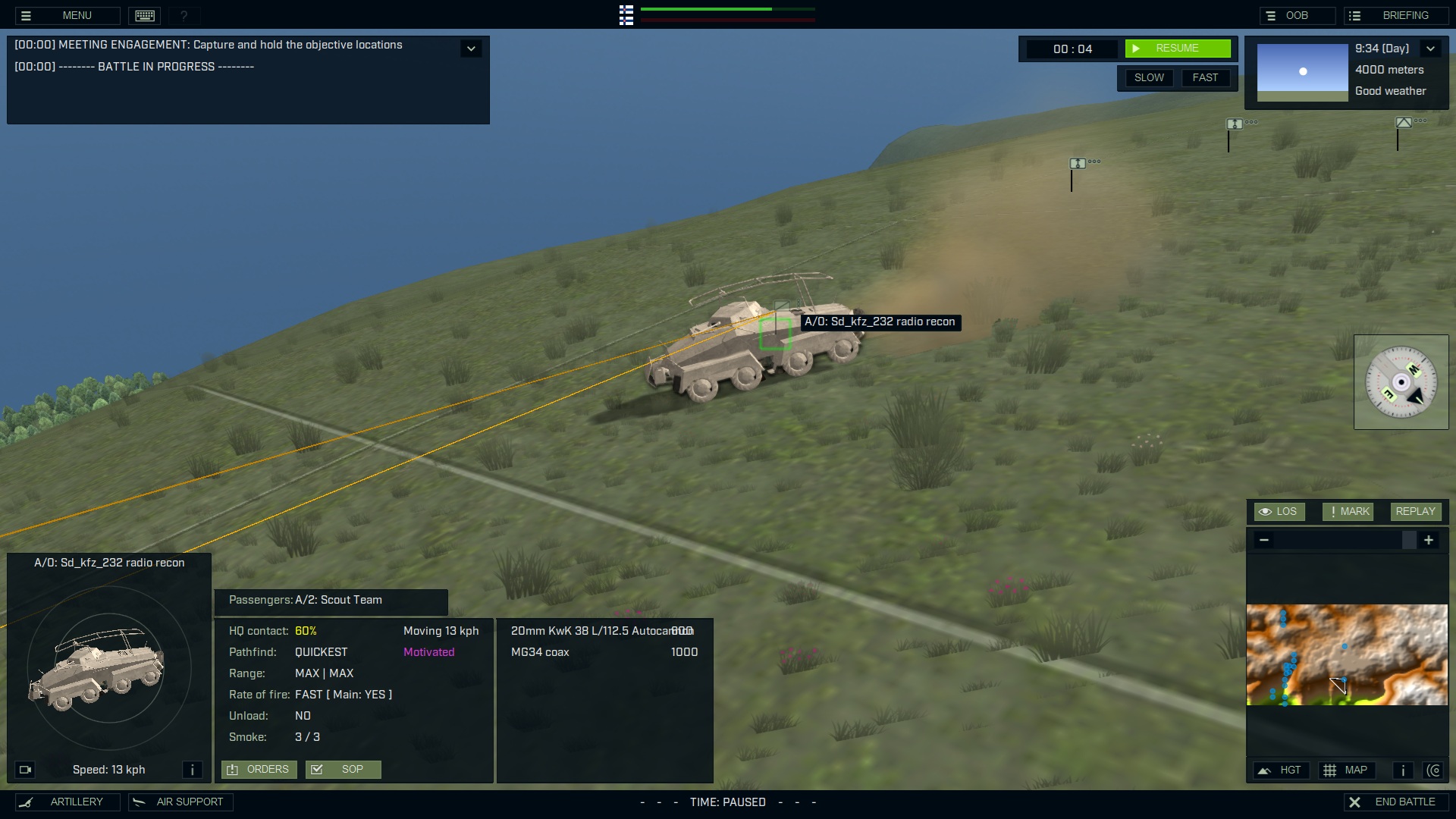
Task: Resume the battle
Action: (x=1177, y=49)
